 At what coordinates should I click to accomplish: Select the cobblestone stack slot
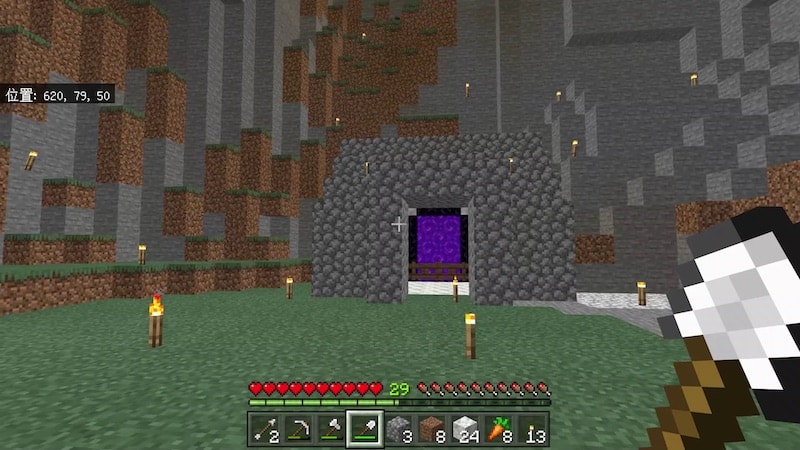pos(399,429)
